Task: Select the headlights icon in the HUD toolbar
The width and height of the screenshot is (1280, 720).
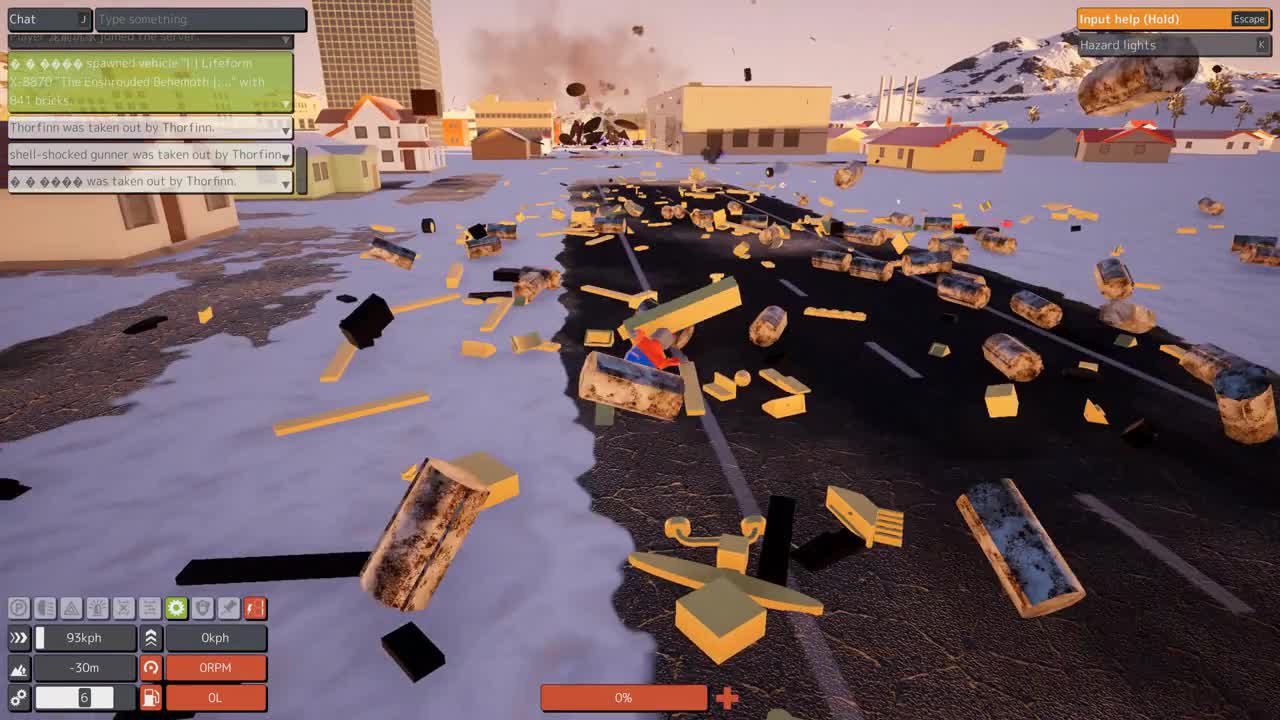Action: tap(45, 608)
